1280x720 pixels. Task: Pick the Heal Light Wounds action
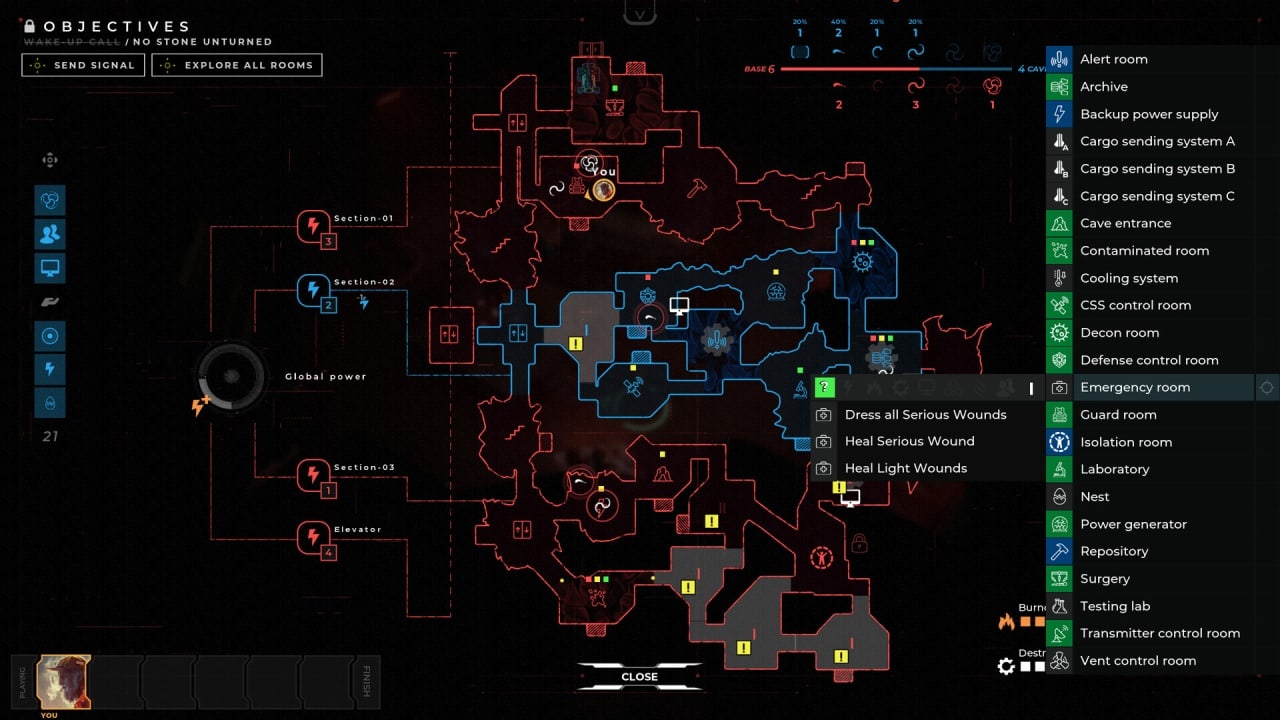pyautogui.click(x=905, y=468)
